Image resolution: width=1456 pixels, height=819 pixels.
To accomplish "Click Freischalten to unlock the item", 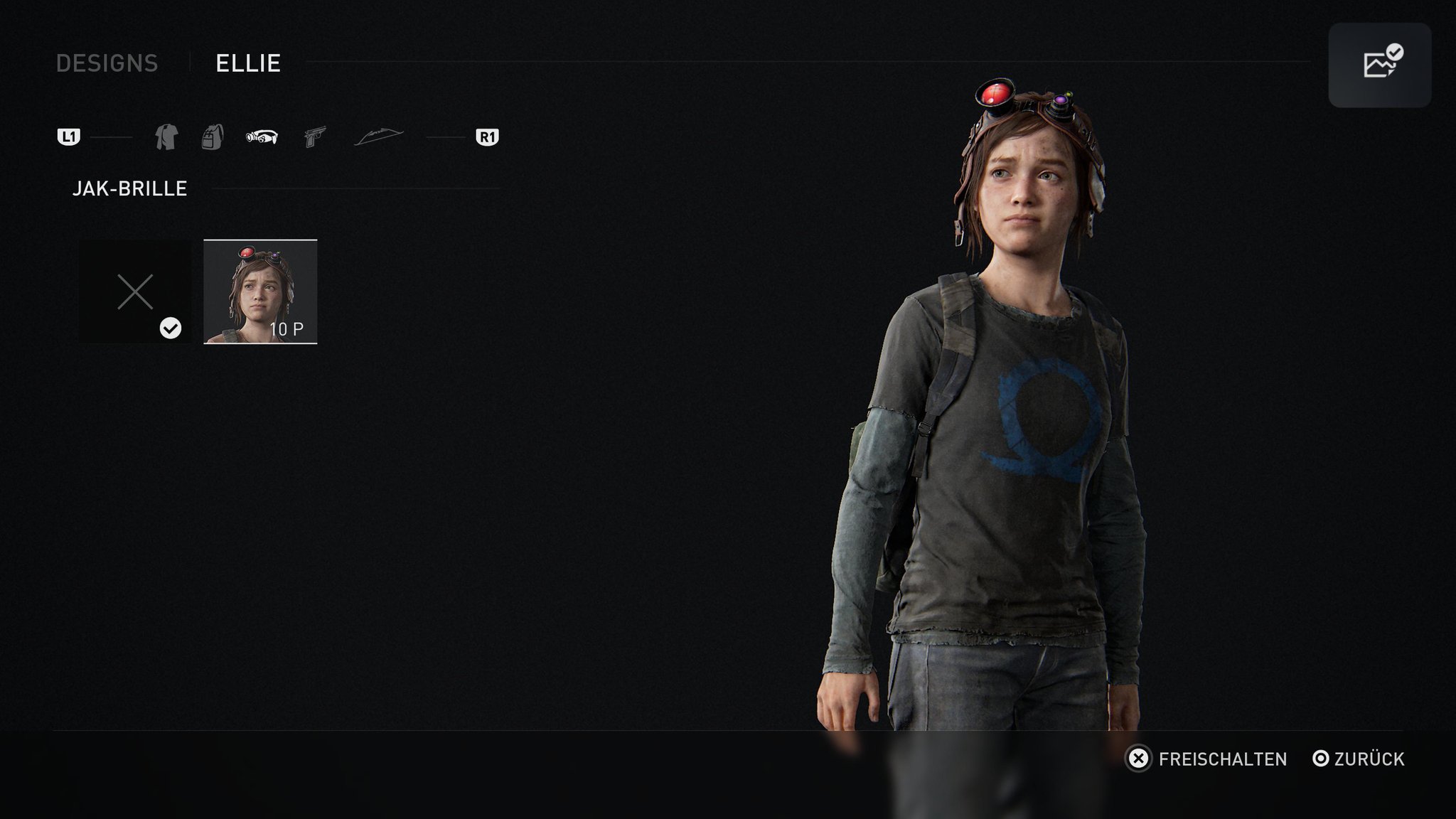I will (1207, 759).
